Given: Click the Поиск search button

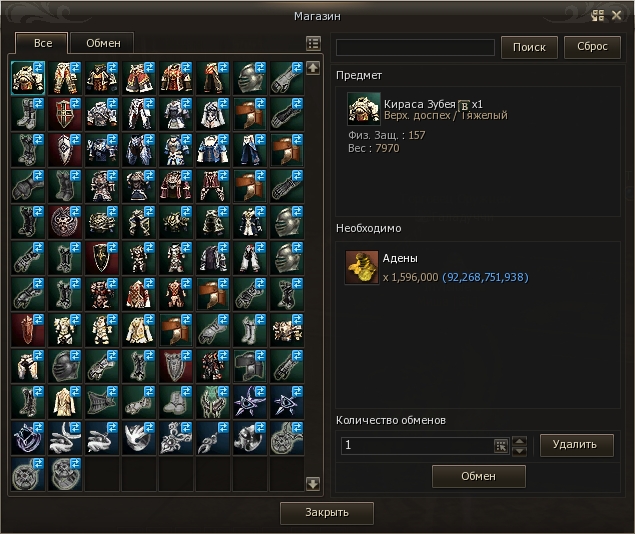Looking at the screenshot, I should point(529,47).
